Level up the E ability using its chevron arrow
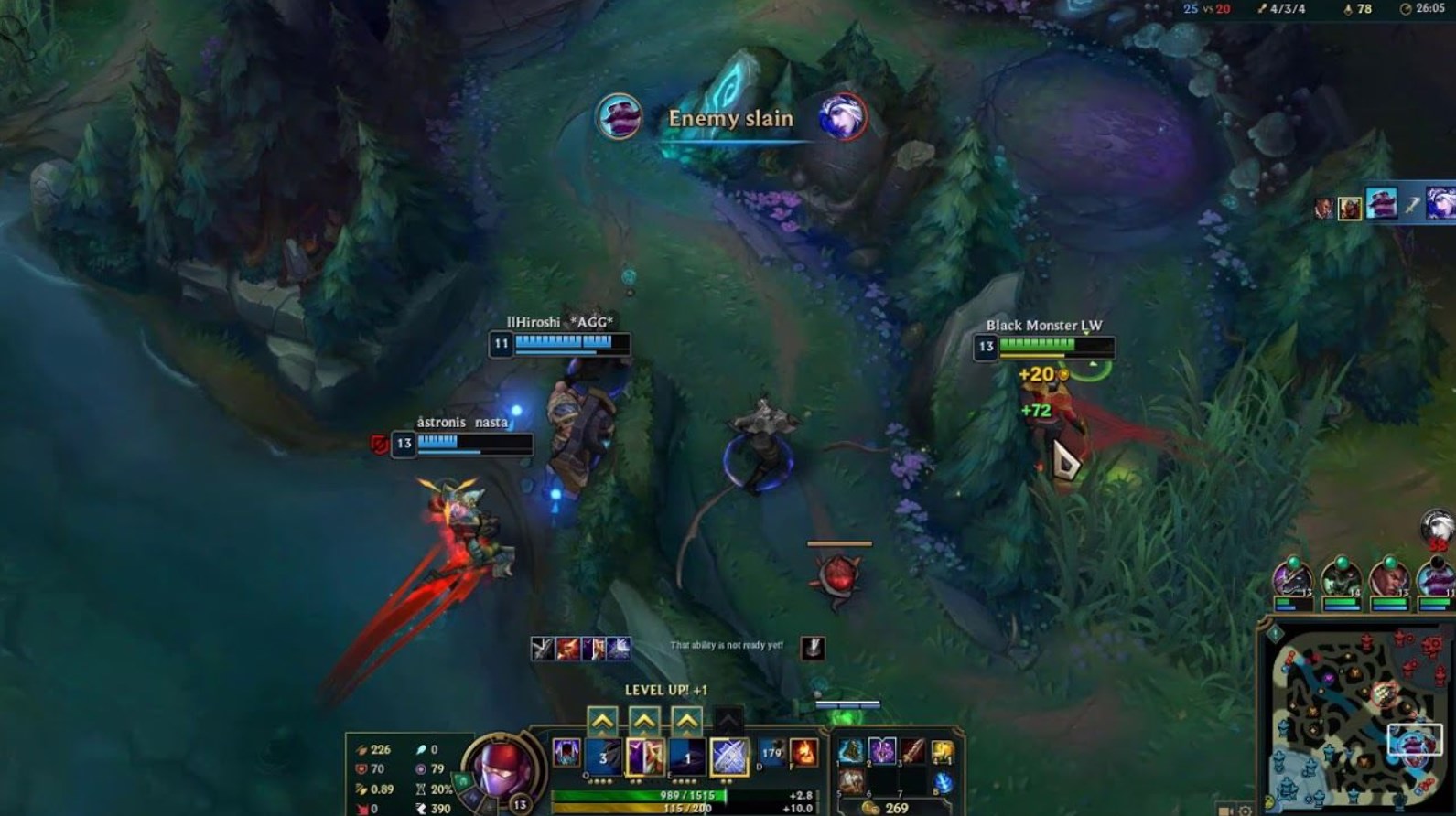 coord(686,721)
